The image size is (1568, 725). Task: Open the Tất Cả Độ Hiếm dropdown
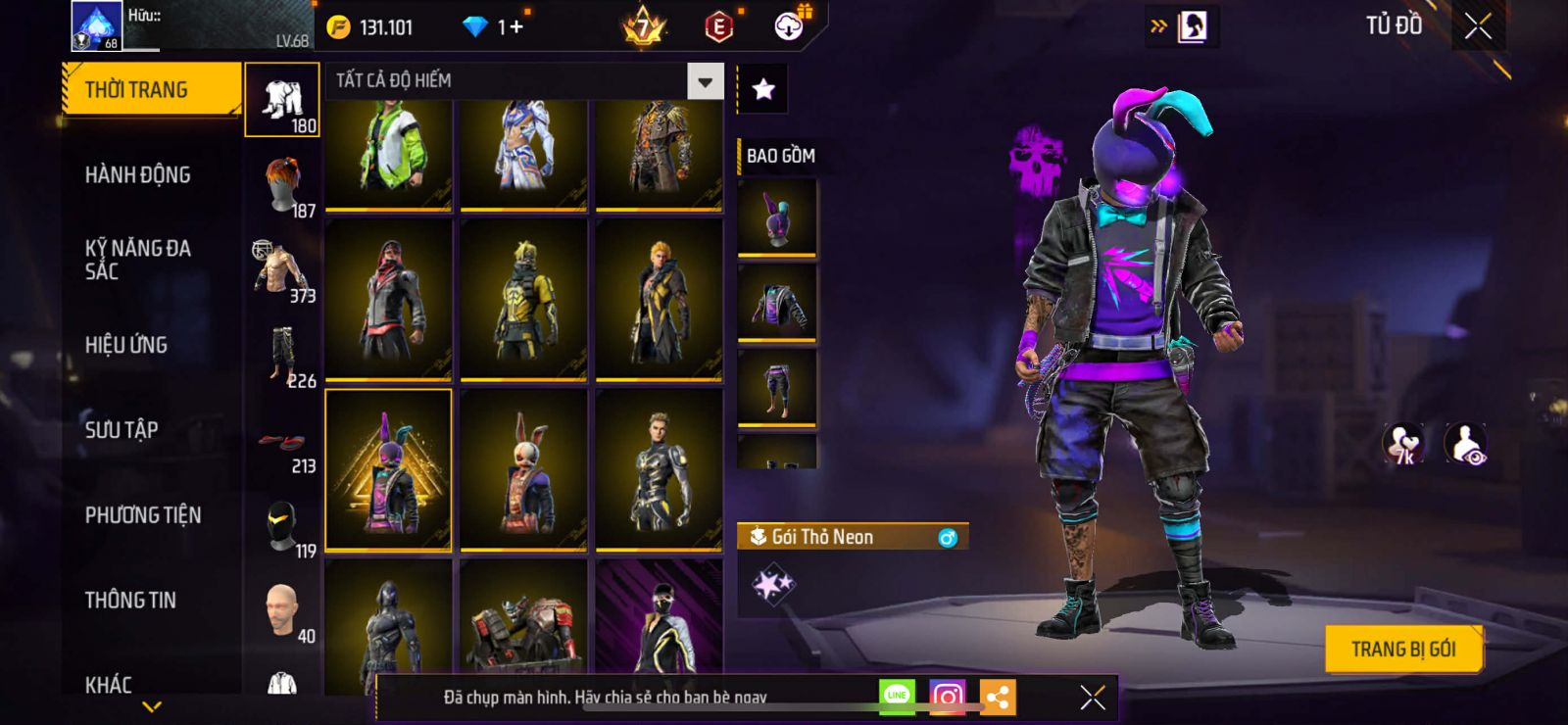coord(705,81)
